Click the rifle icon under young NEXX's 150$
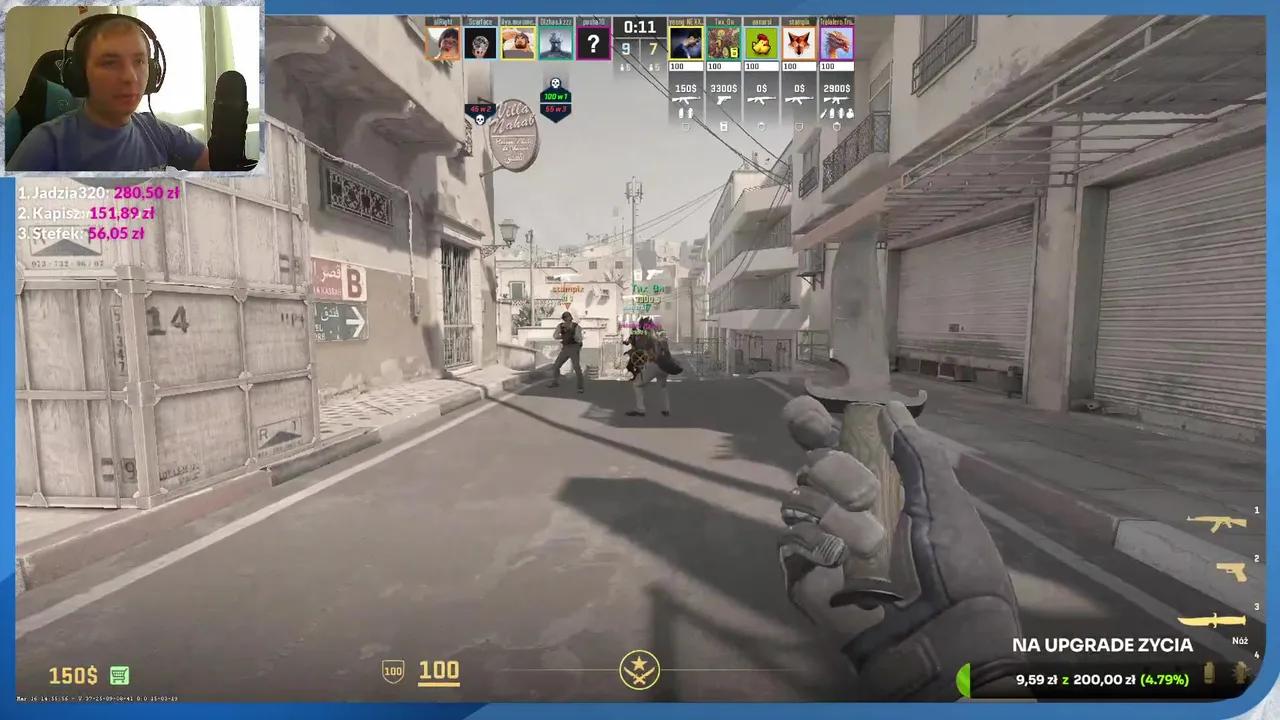The image size is (1280, 720). (x=686, y=100)
